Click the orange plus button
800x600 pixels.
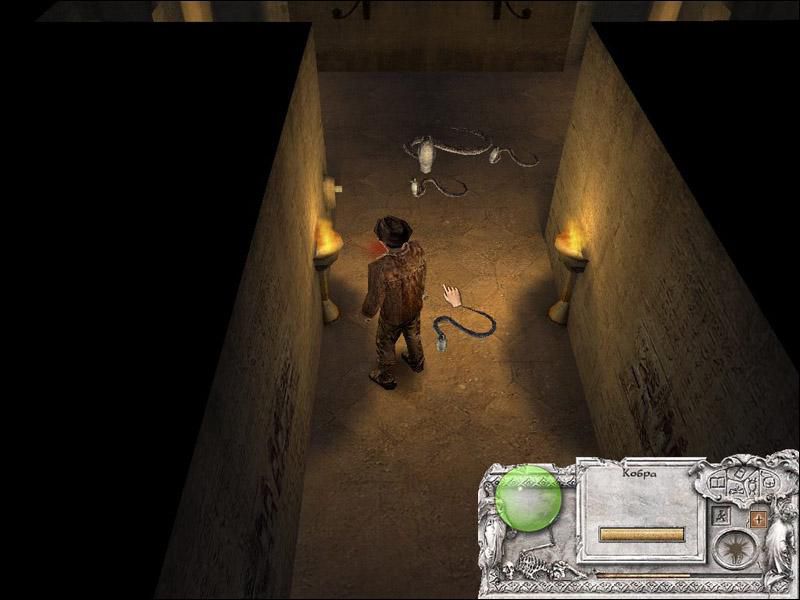[757, 519]
